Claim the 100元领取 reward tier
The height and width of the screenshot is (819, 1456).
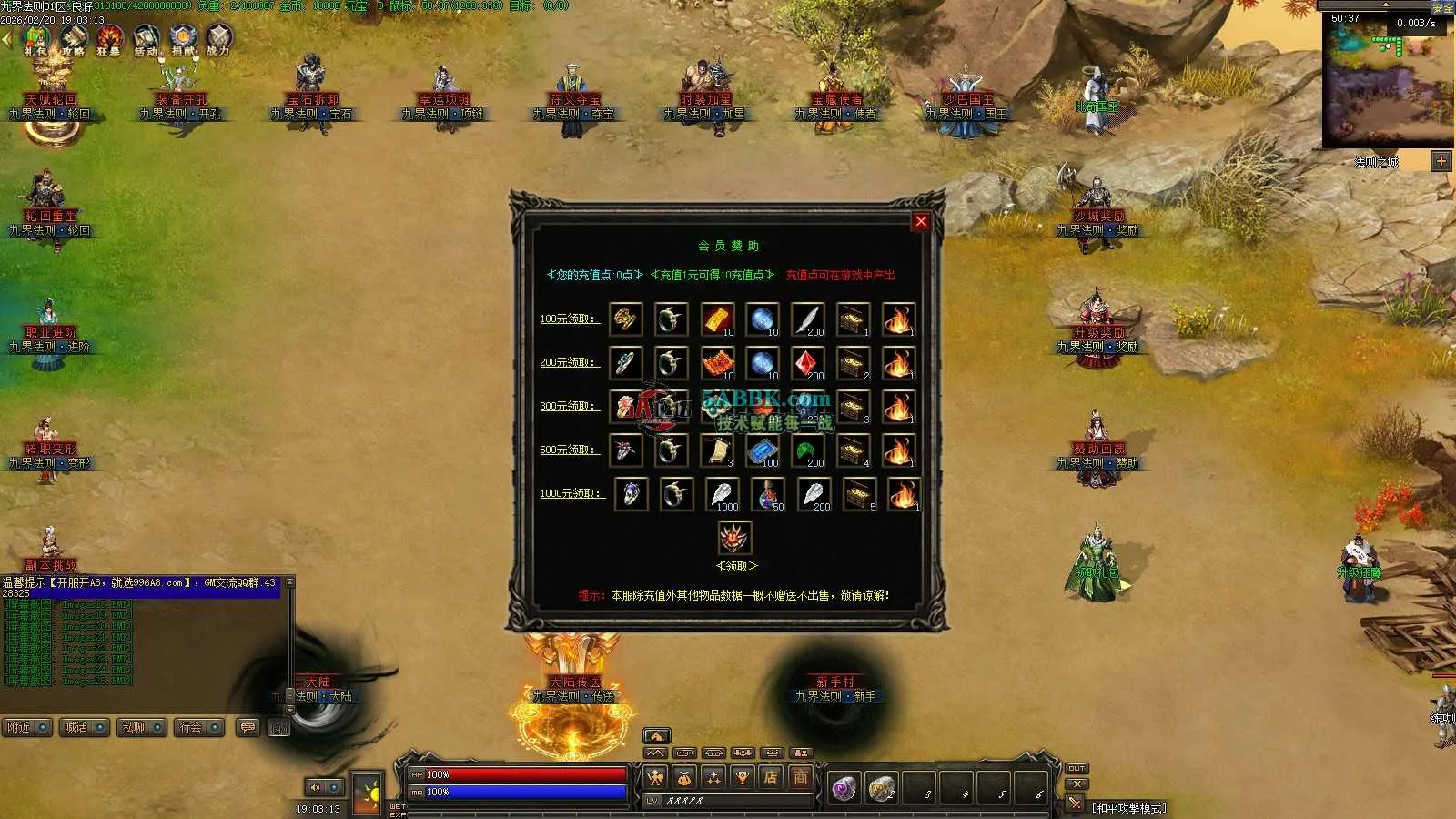point(568,318)
